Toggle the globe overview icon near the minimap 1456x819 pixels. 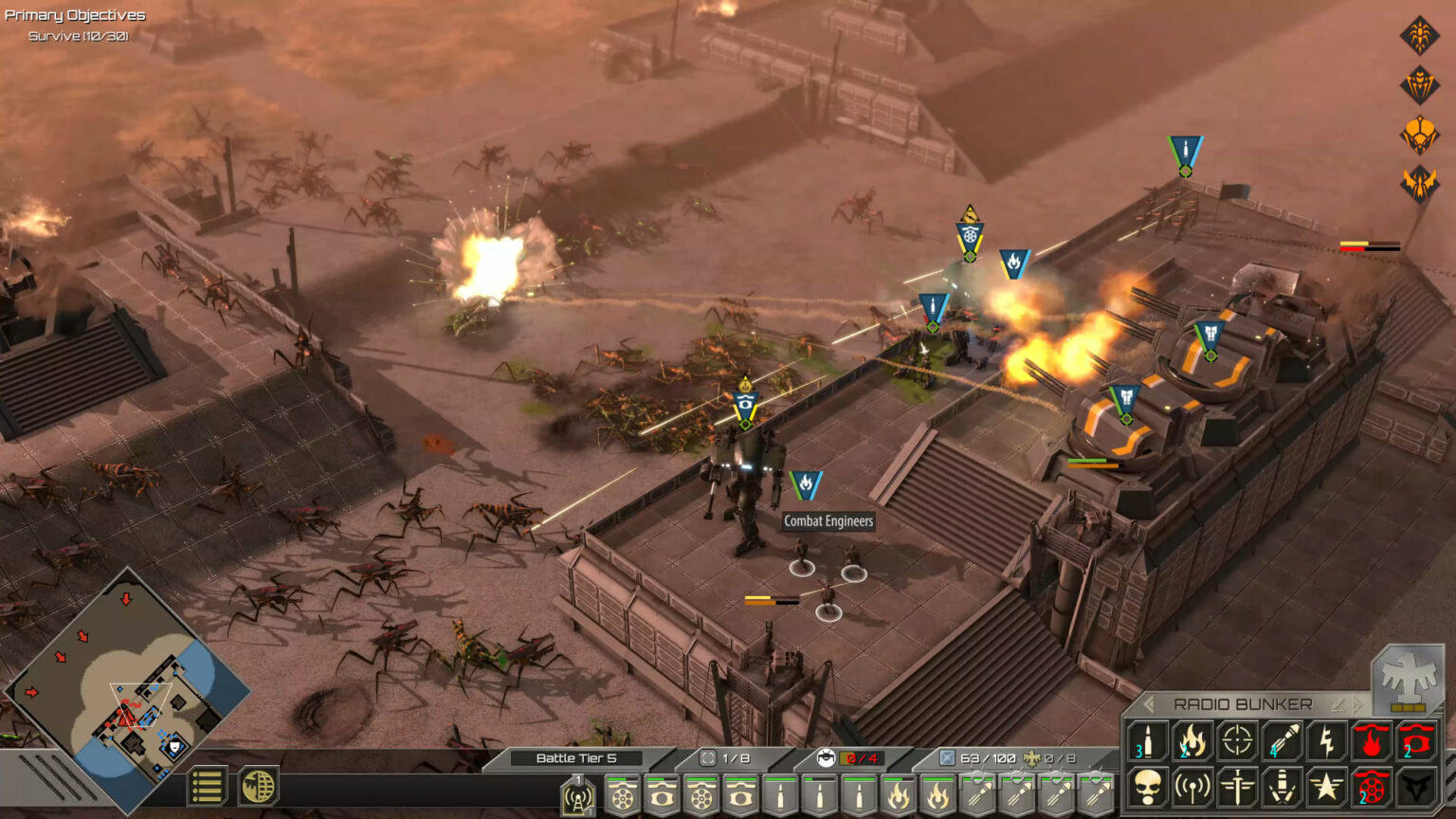257,785
